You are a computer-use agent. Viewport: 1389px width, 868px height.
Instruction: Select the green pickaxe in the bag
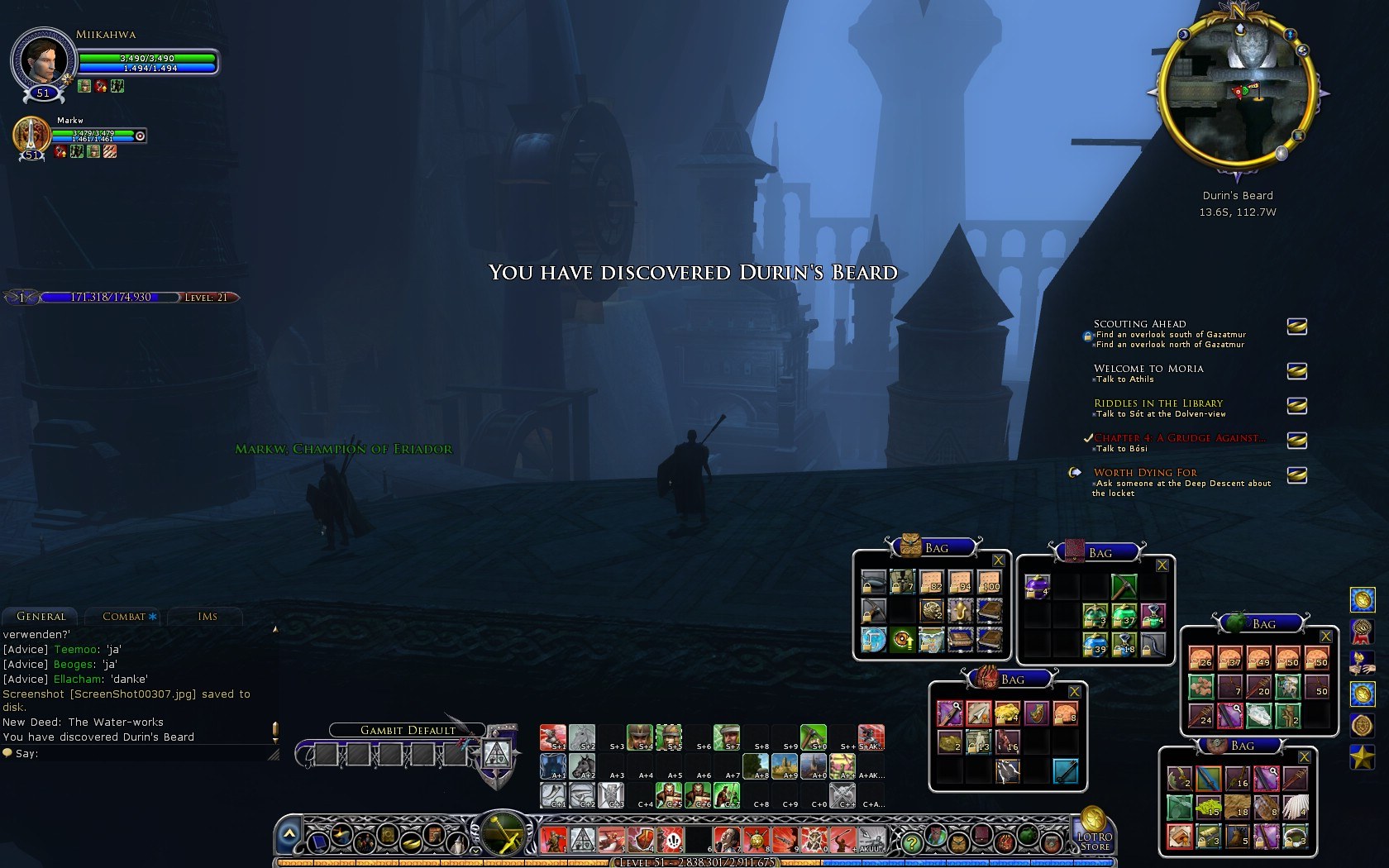(1123, 587)
